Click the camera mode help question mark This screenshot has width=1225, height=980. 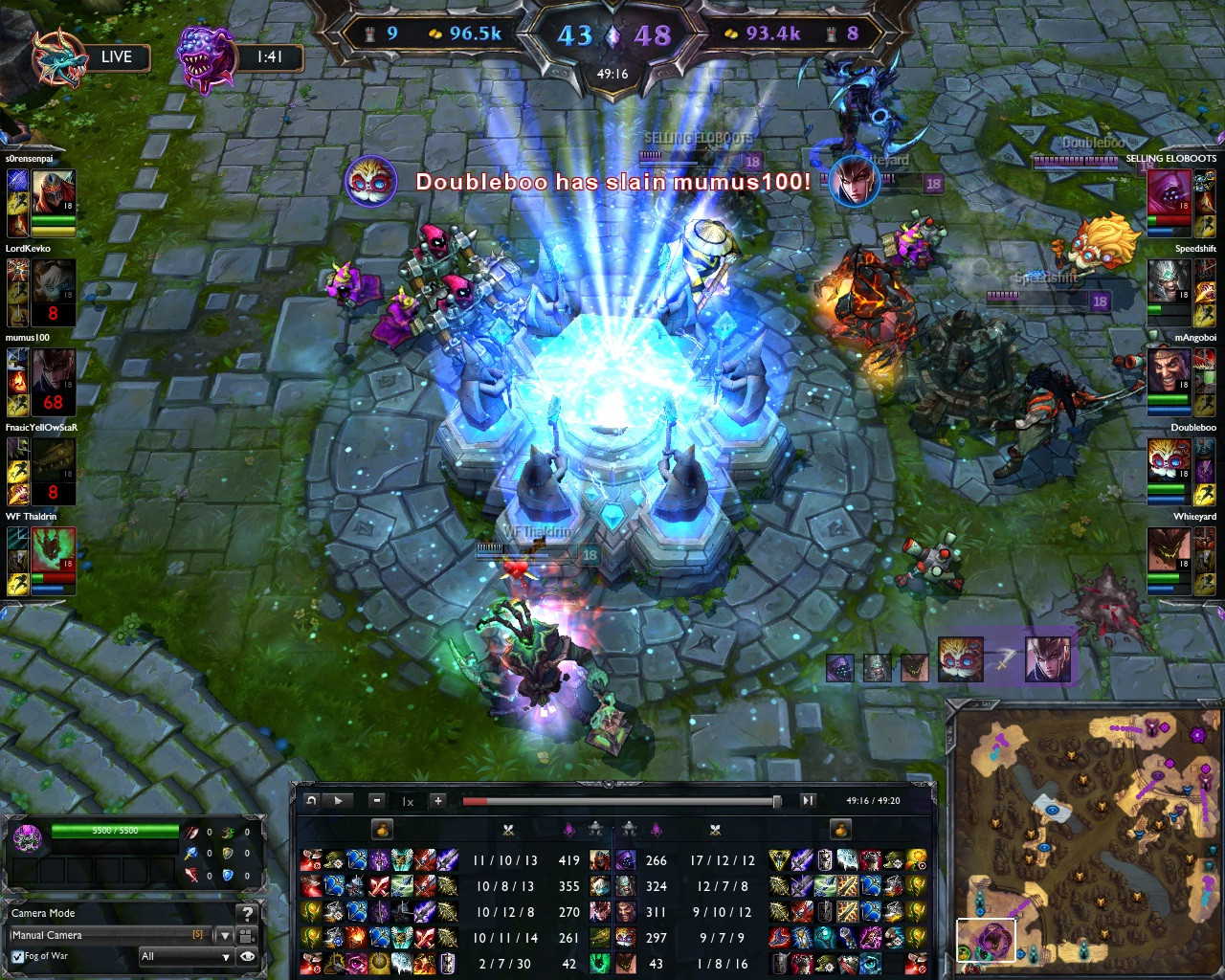point(247,914)
